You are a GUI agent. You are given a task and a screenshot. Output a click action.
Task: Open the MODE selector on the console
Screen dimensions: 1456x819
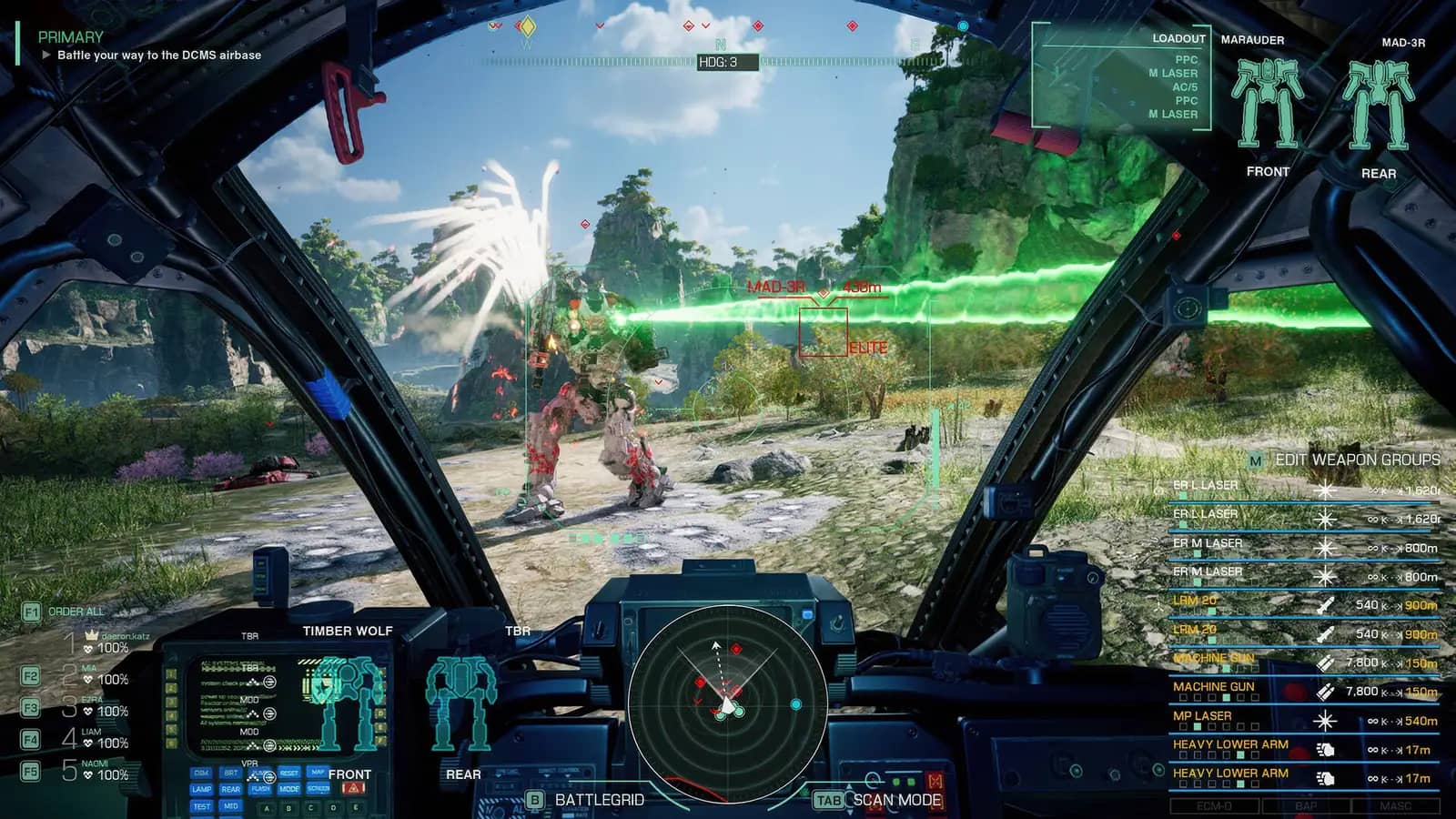(289, 788)
